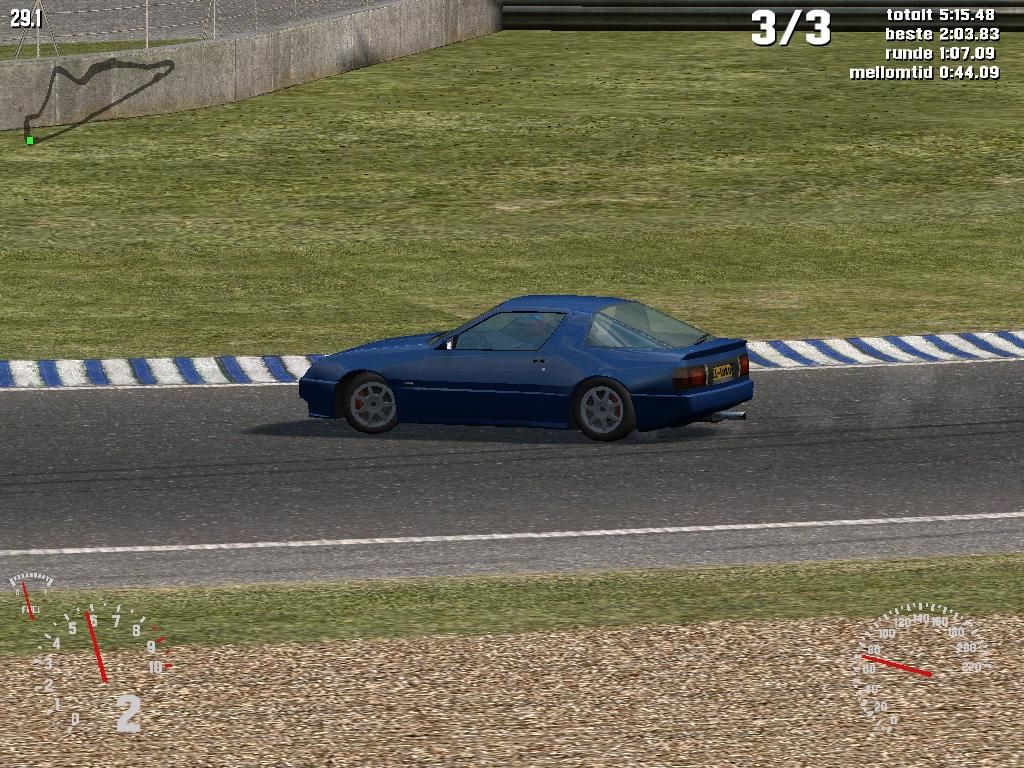The height and width of the screenshot is (768, 1024).
Task: Select the green car marker on the minimap
Action: tap(30, 140)
